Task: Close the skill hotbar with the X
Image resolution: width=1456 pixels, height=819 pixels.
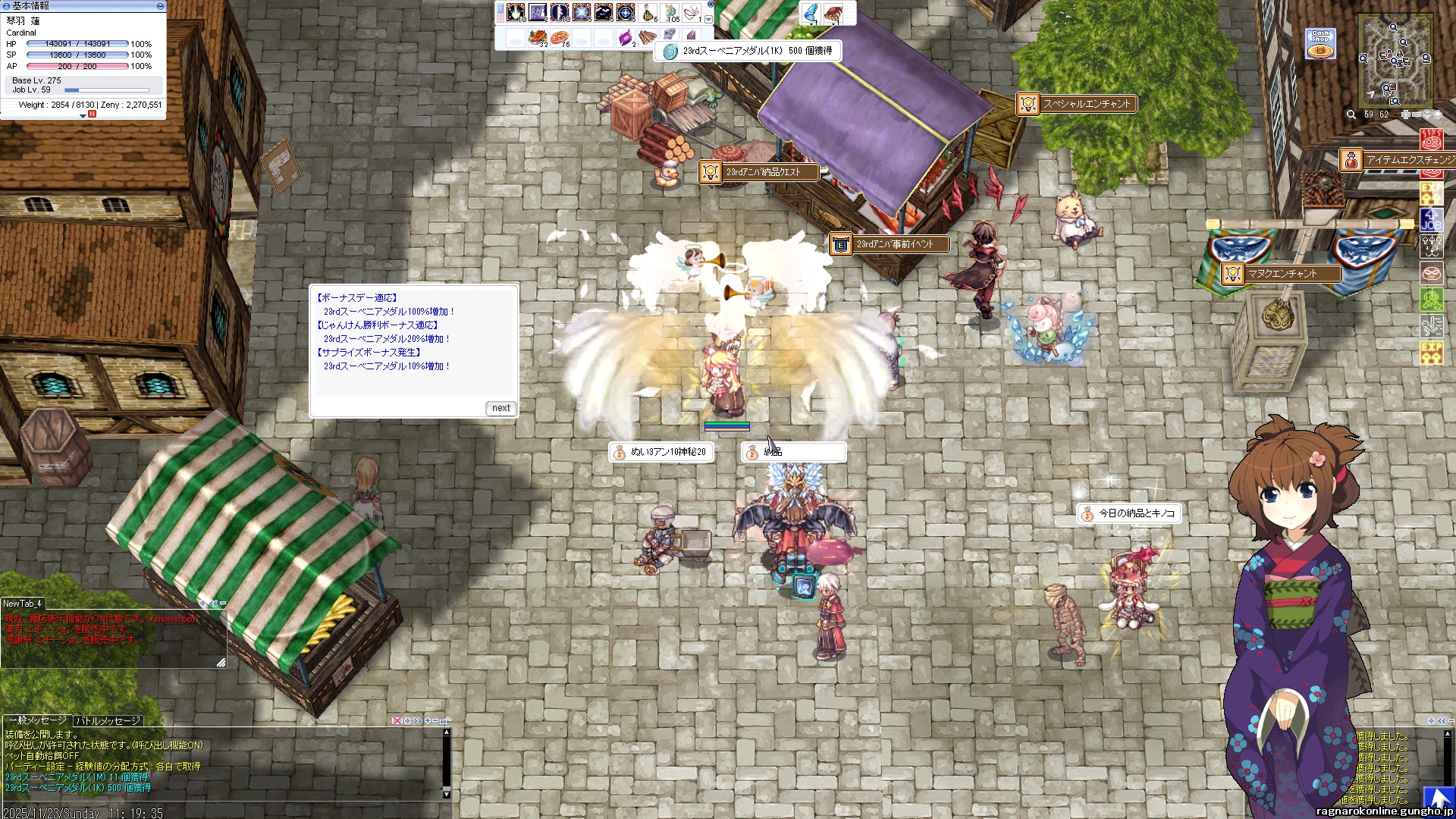Action: click(x=710, y=4)
